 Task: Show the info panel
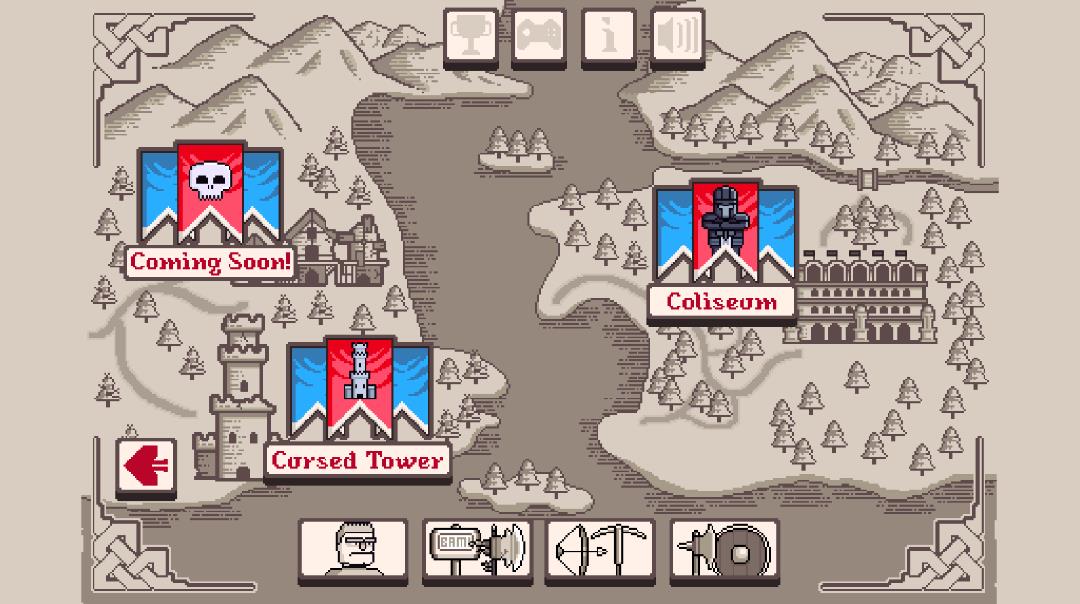pyautogui.click(x=608, y=37)
